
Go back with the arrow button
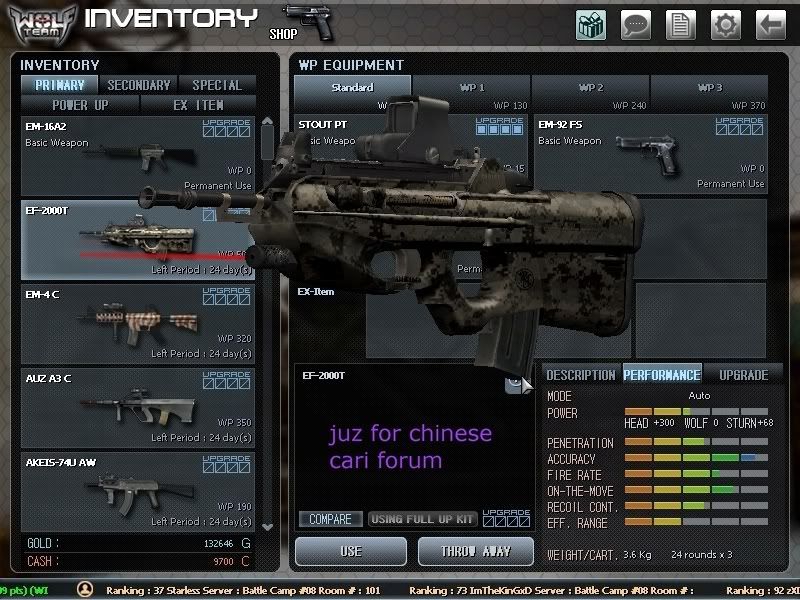770,24
